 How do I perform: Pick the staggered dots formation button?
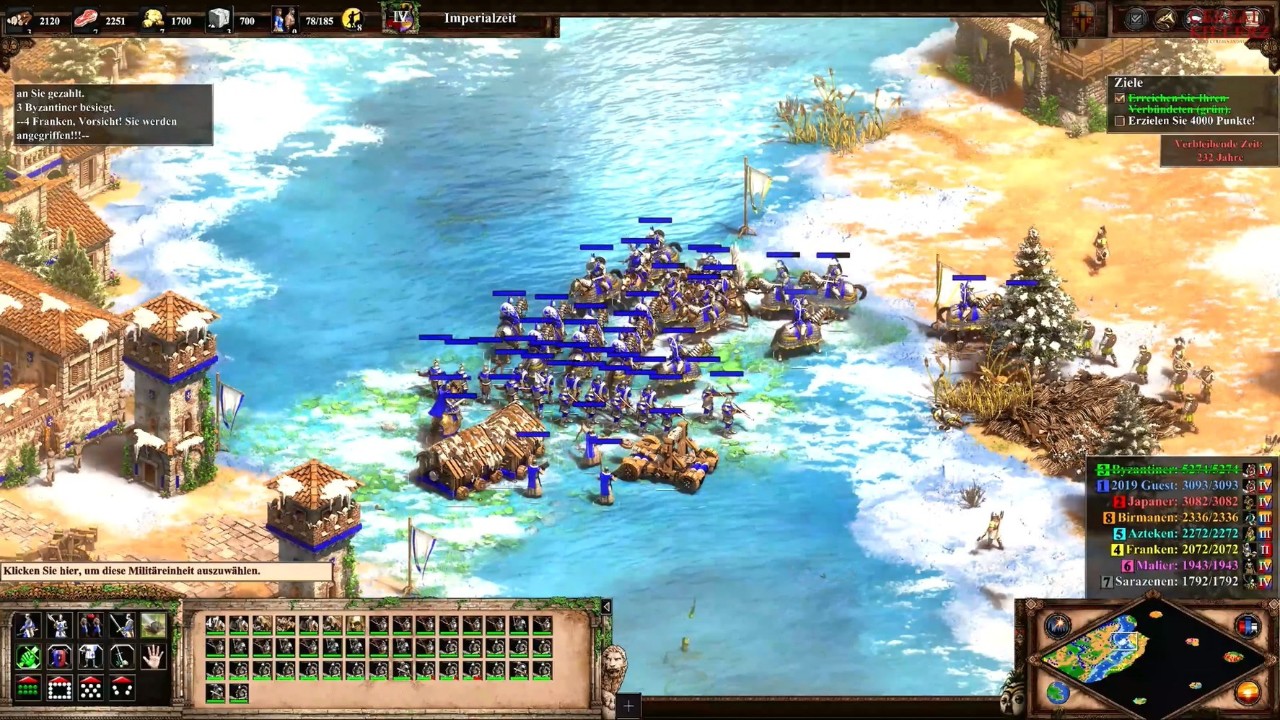pyautogui.click(x=91, y=688)
